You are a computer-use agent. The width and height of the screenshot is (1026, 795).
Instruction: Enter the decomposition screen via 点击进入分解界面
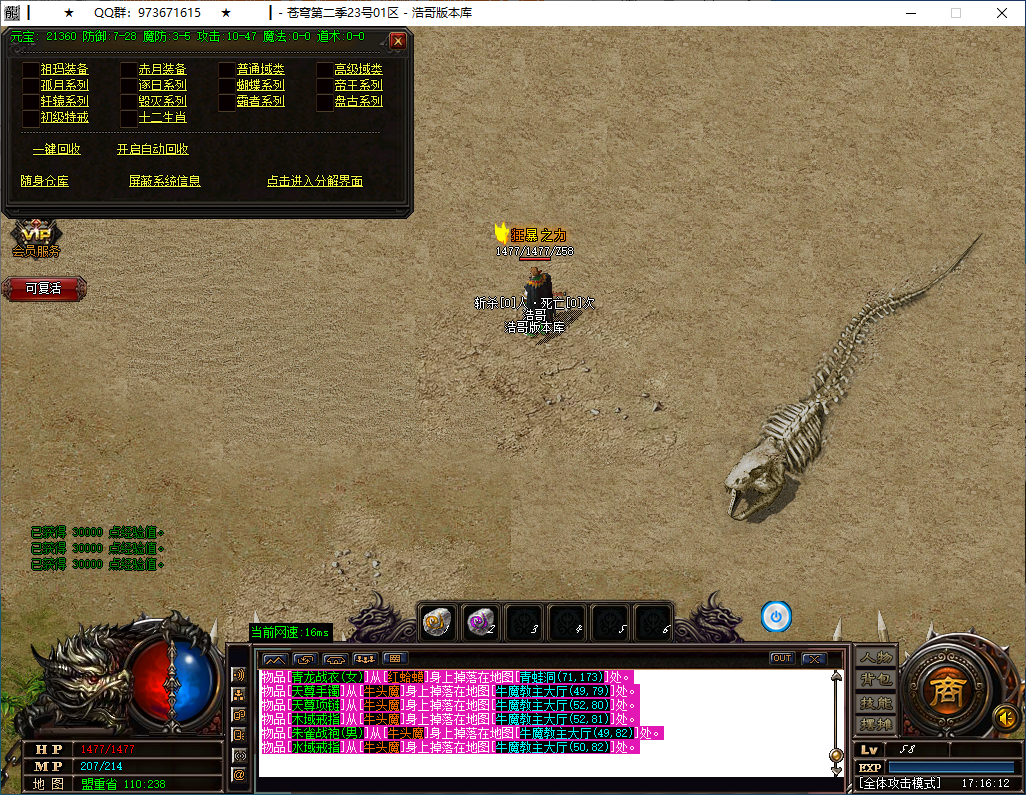pyautogui.click(x=315, y=182)
